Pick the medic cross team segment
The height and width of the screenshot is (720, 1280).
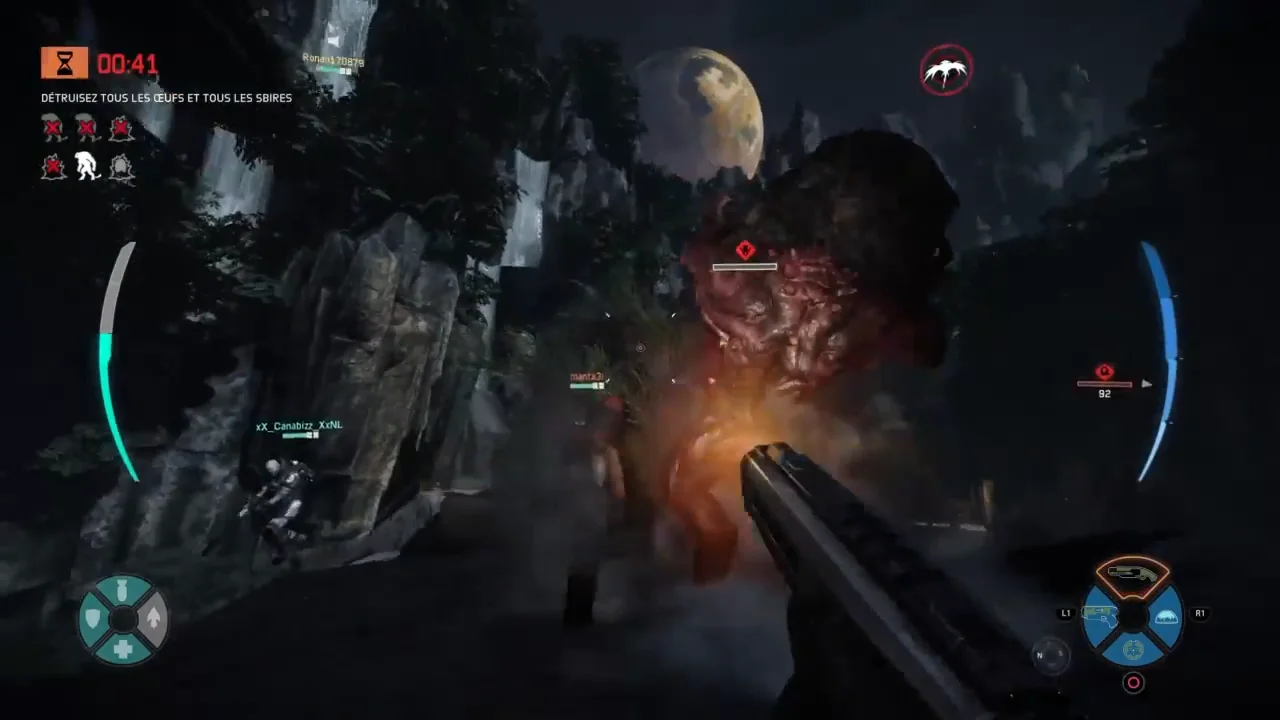click(122, 649)
